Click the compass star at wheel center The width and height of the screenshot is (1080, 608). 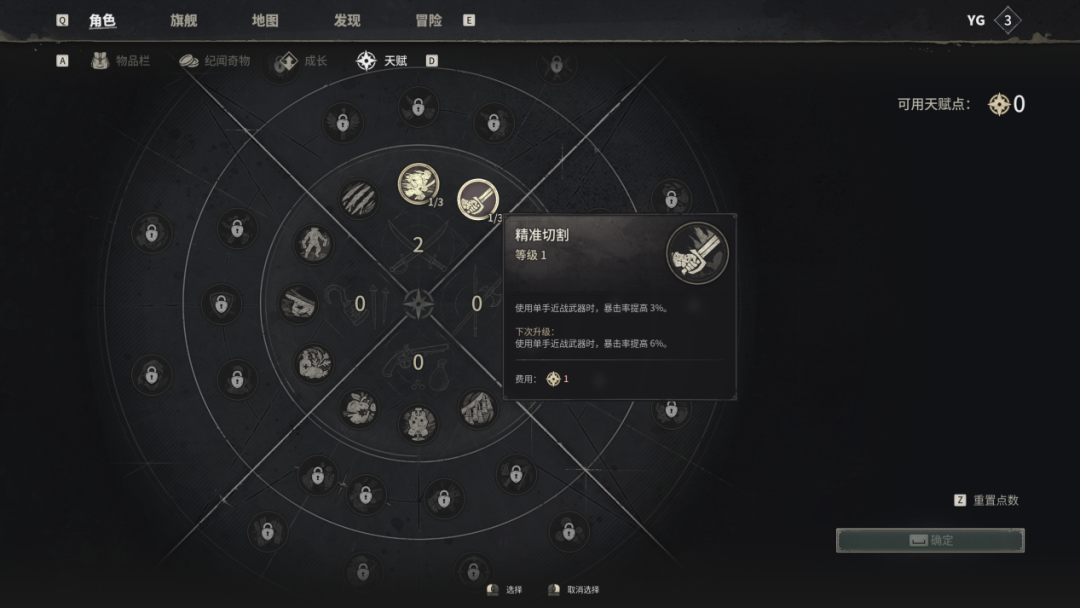click(x=419, y=303)
